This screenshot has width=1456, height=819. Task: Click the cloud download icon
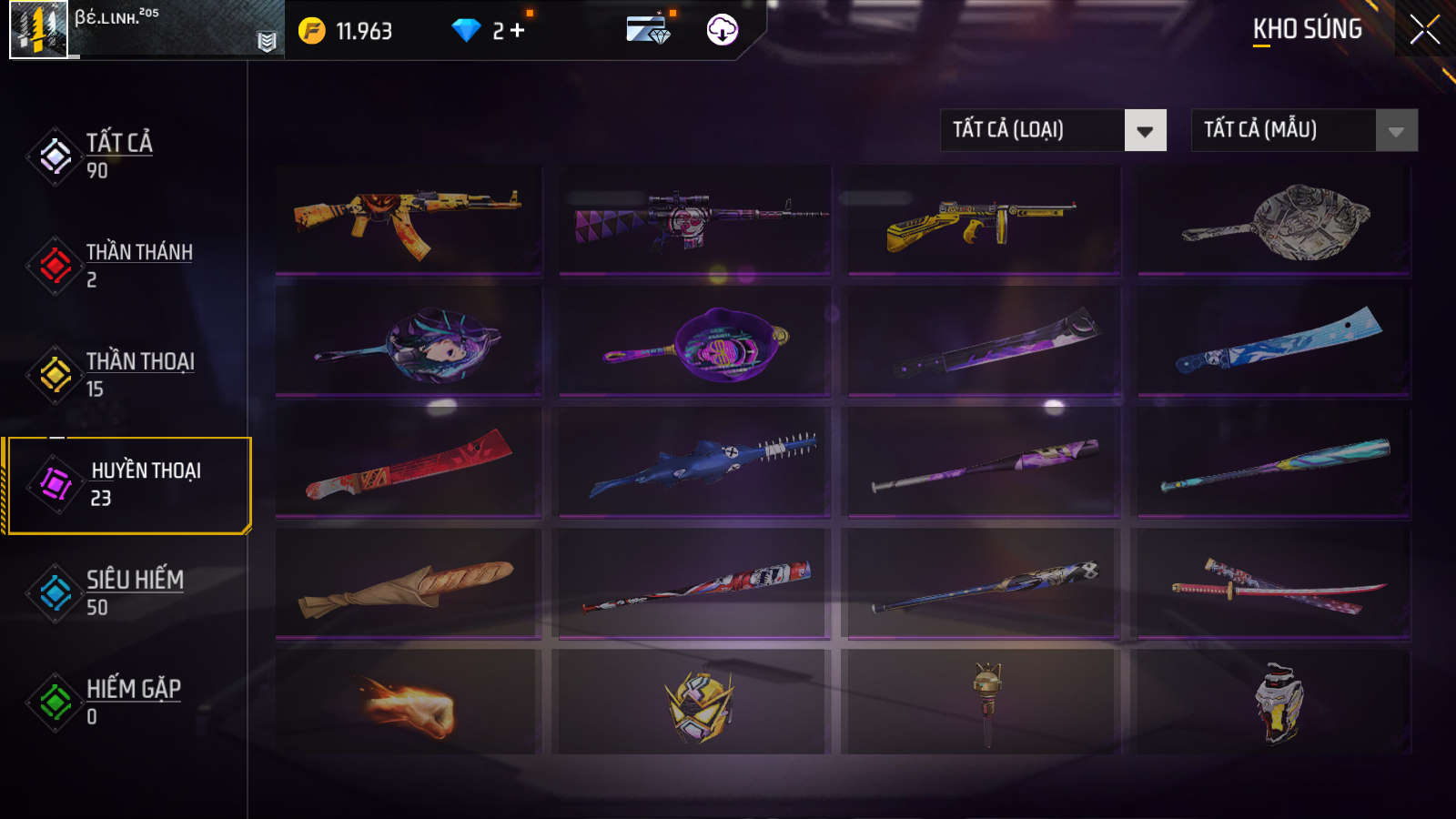pyautogui.click(x=722, y=30)
